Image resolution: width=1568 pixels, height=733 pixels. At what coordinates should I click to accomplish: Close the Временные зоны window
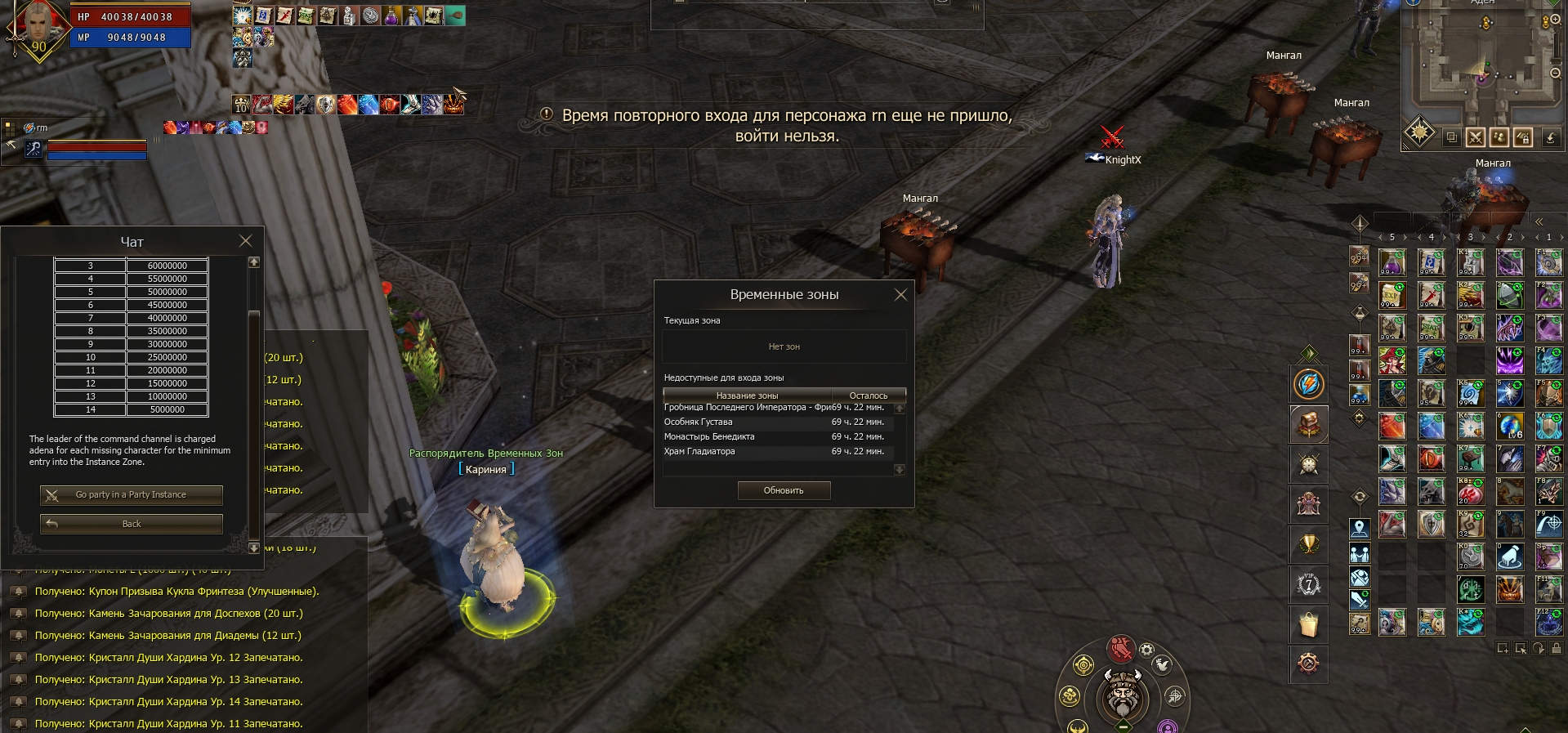[x=900, y=295]
